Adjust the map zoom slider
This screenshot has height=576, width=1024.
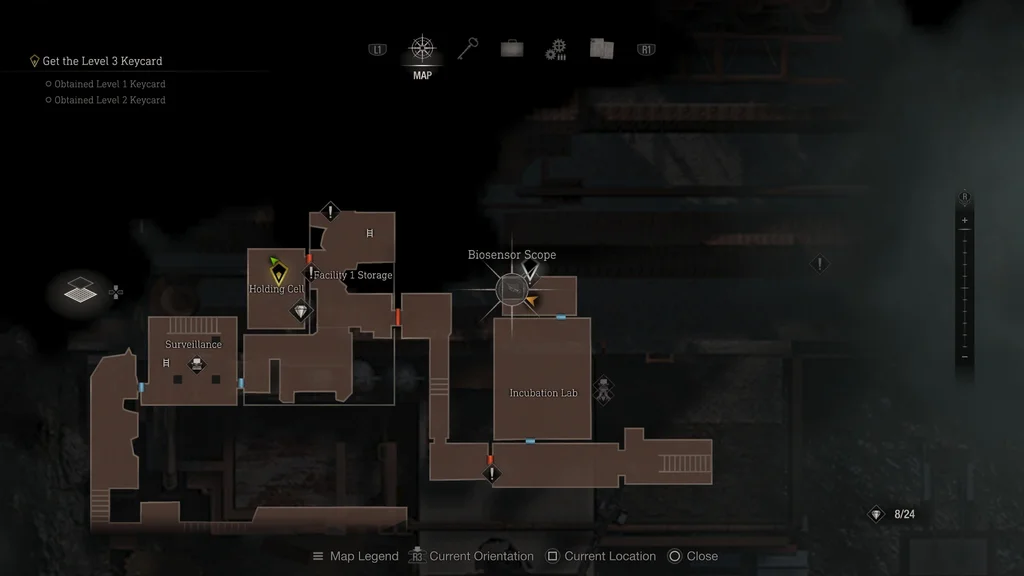pos(964,288)
